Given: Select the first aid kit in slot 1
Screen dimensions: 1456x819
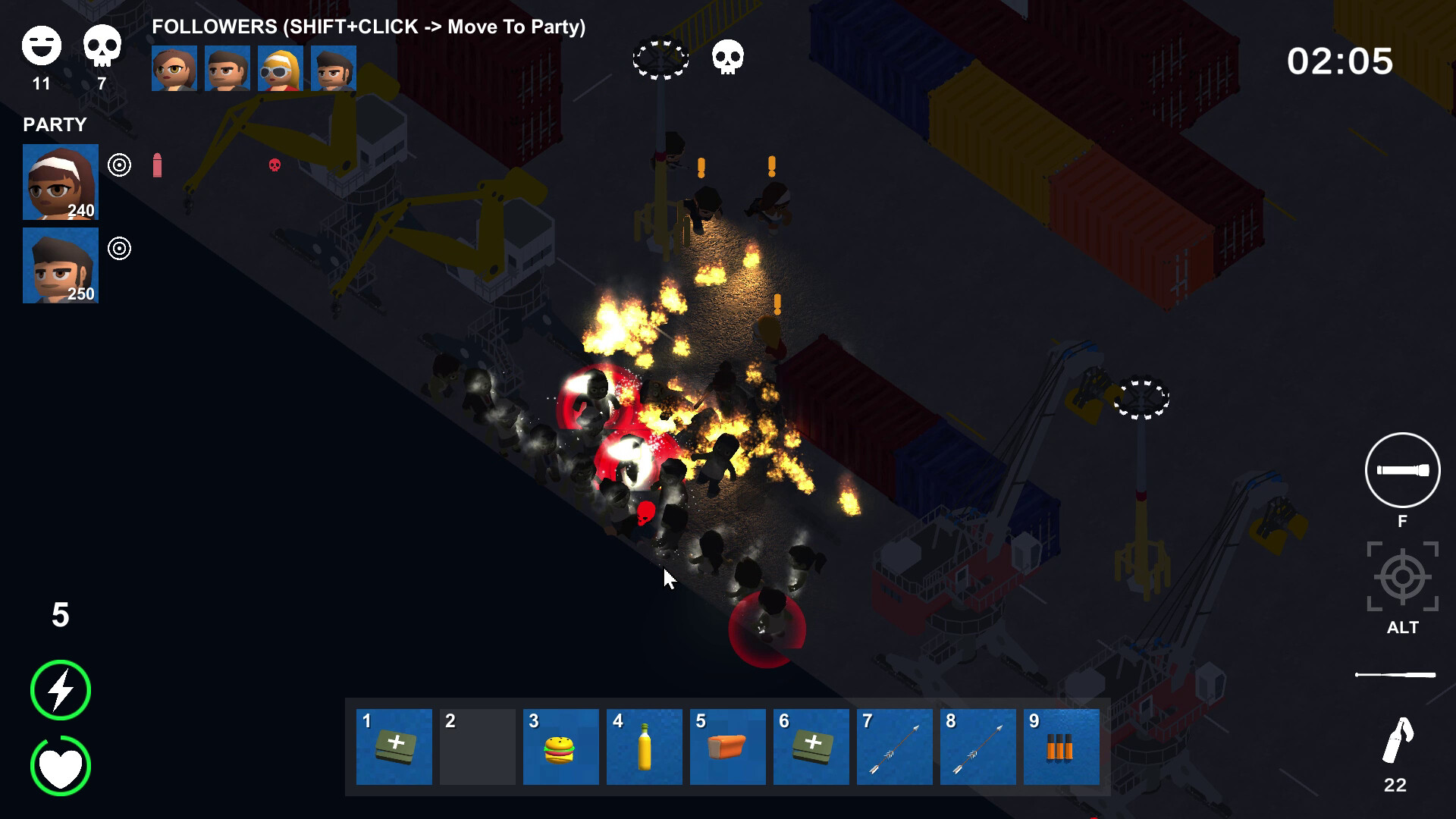Looking at the screenshot, I should pos(394,747).
